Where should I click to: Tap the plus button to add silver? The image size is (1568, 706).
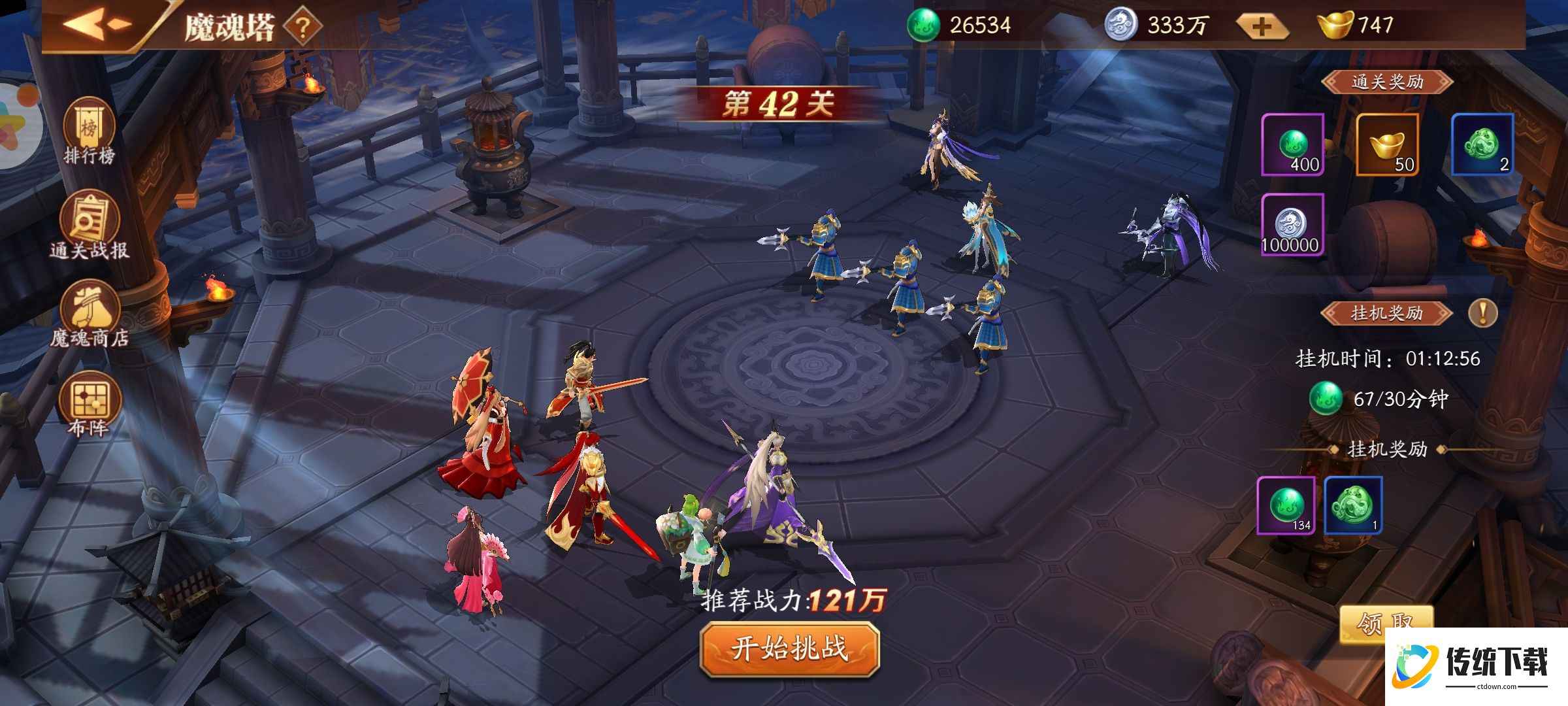click(x=1262, y=27)
